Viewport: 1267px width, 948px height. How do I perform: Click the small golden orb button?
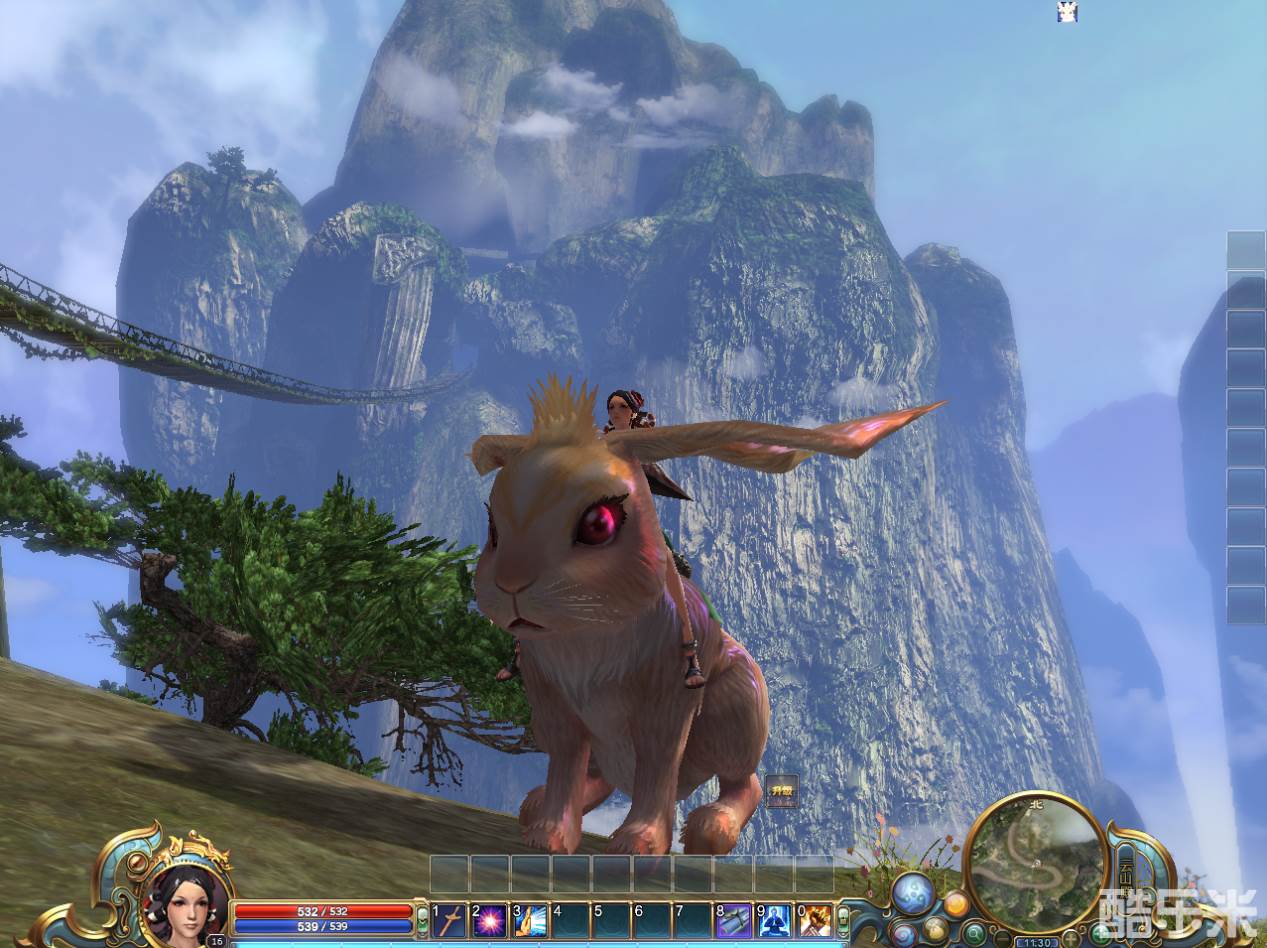tap(936, 930)
